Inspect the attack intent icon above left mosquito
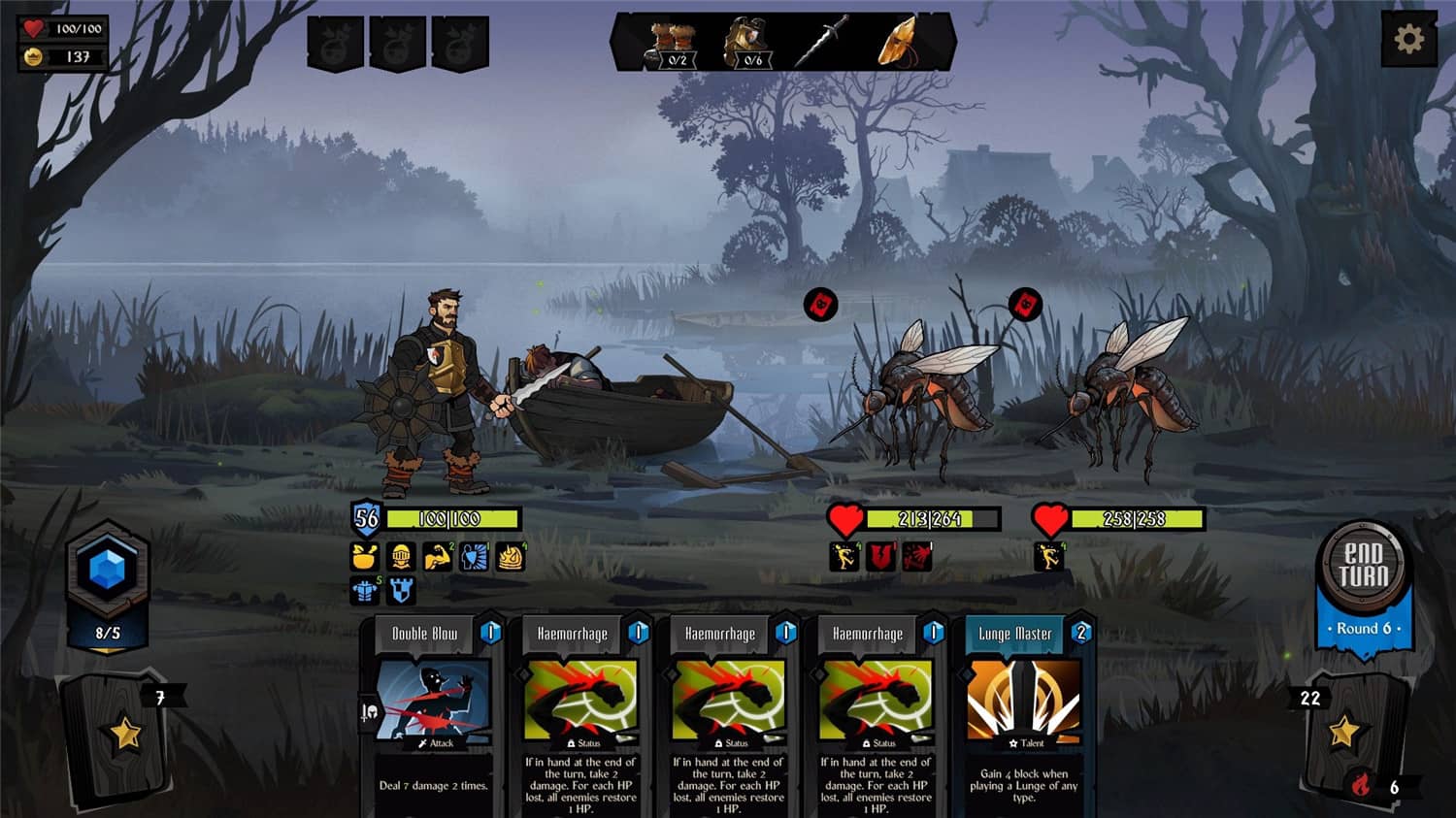The width and height of the screenshot is (1456, 818). coord(818,305)
